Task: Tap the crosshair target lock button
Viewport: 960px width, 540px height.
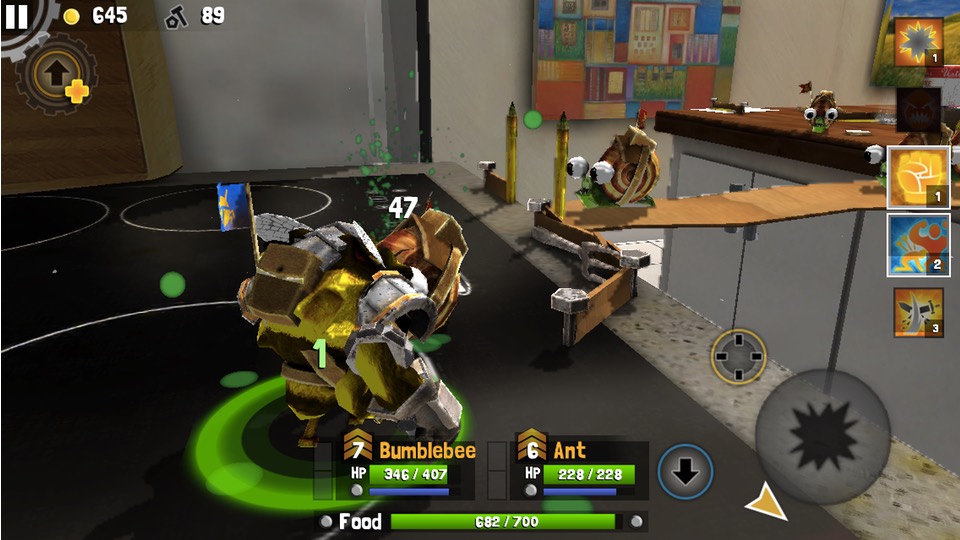Action: click(x=739, y=356)
